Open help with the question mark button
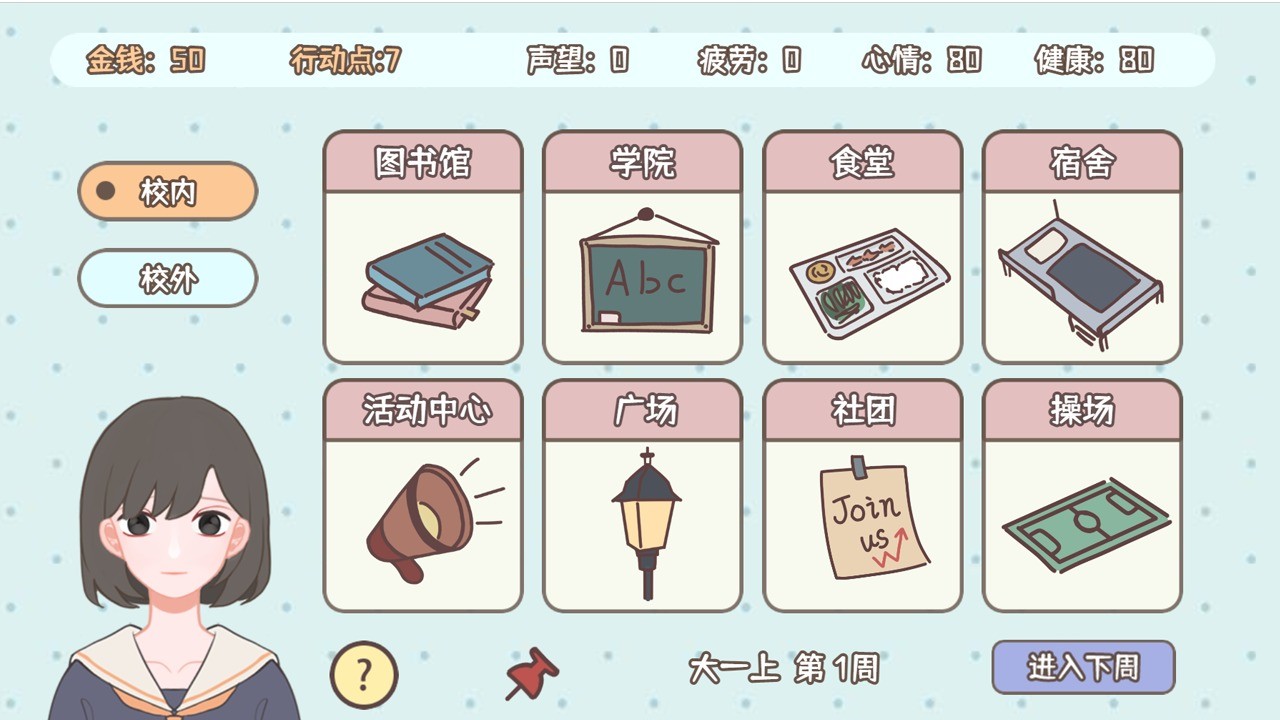The width and height of the screenshot is (1280, 720). coord(364,675)
